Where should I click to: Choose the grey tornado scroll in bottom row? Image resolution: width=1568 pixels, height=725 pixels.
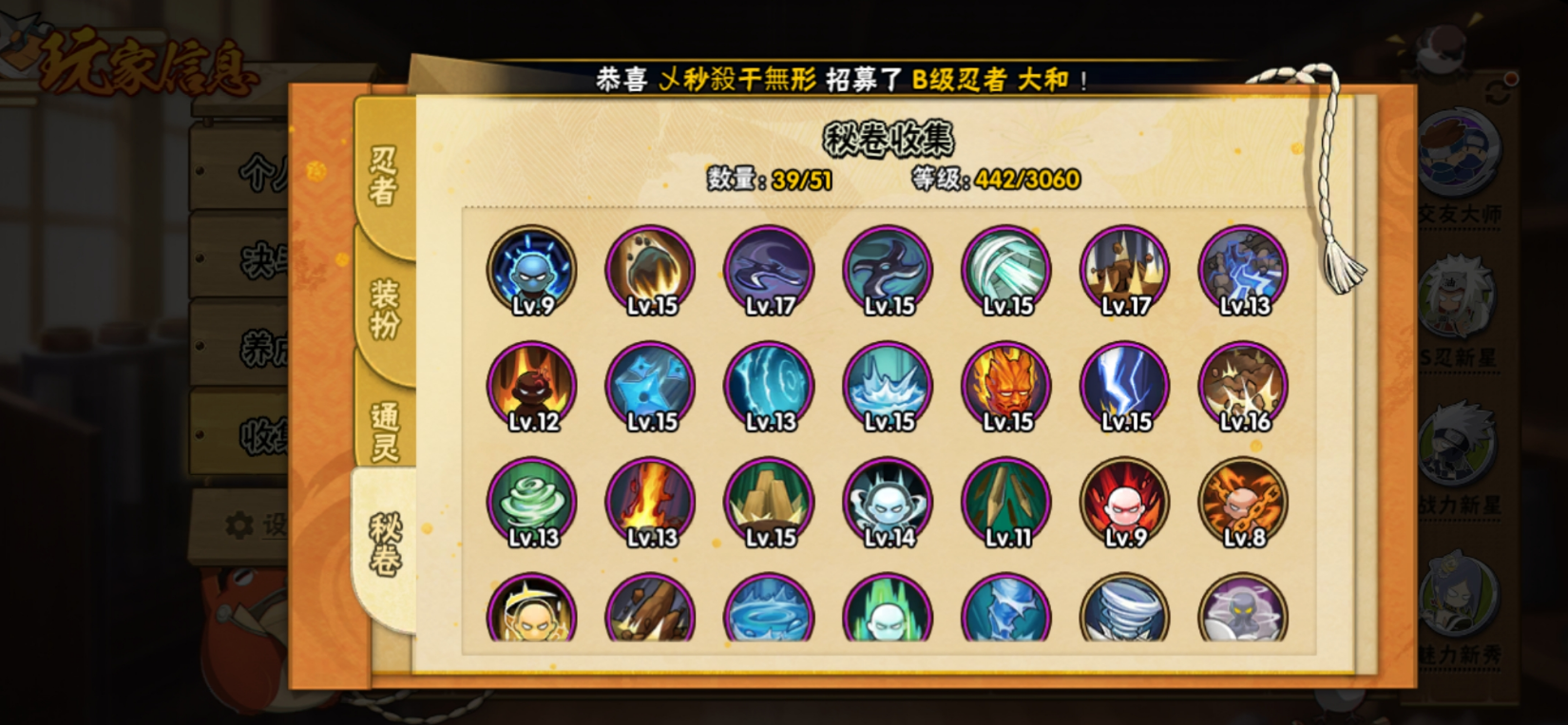[x=1125, y=610]
